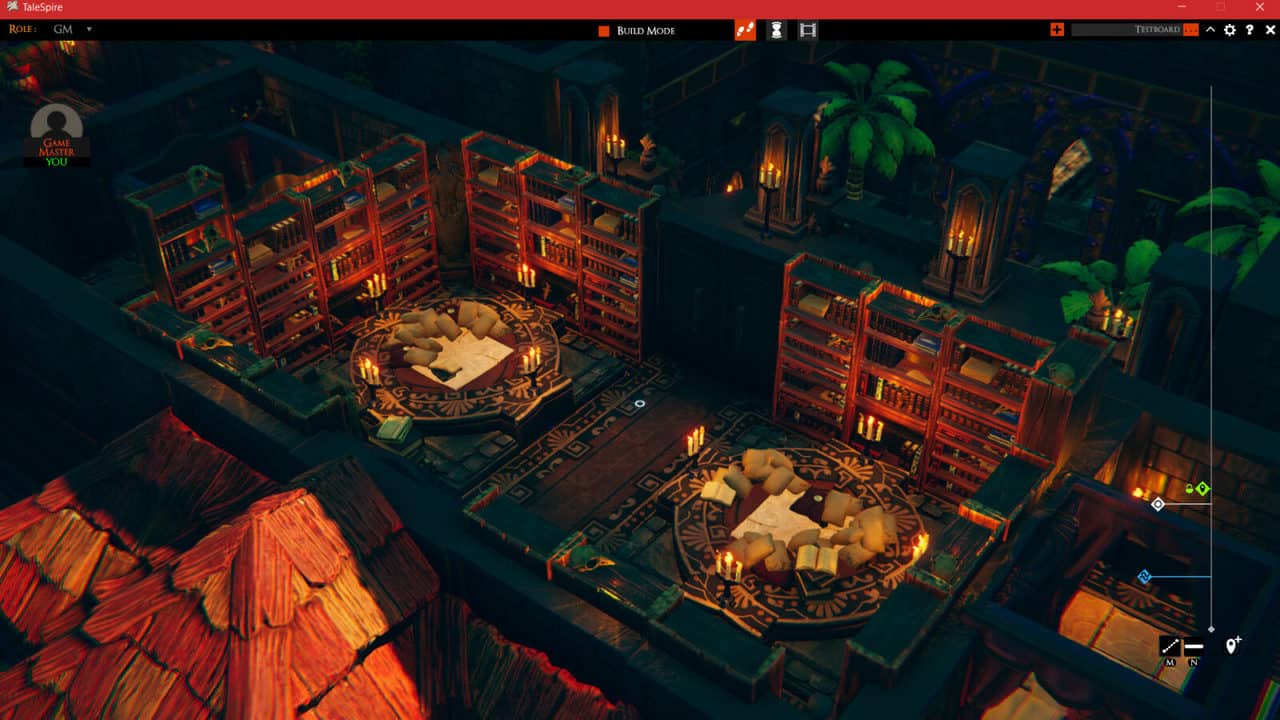
Task: Click the Build Mode label
Action: pos(646,30)
